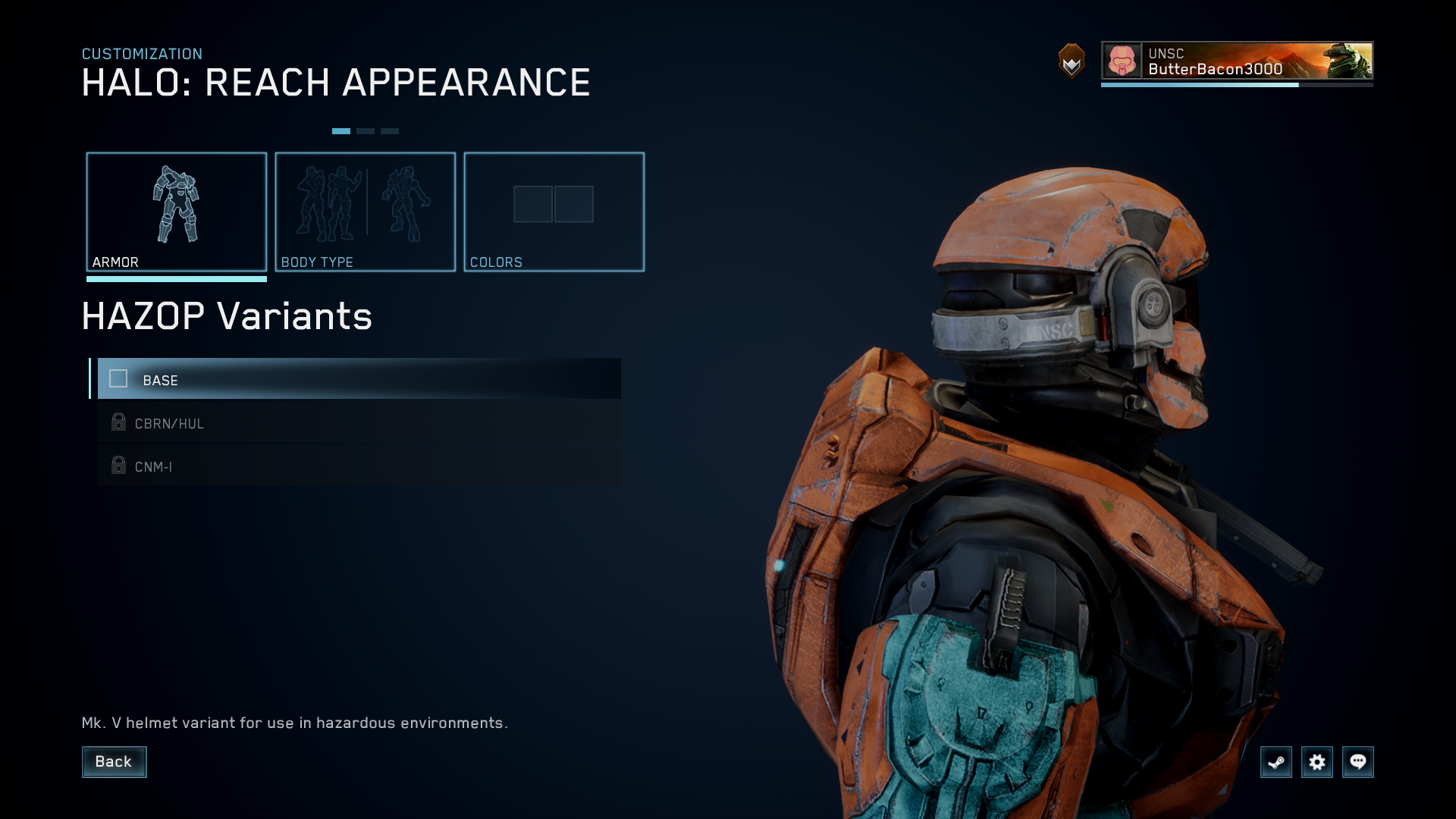Check the BASE variant checkbox
This screenshot has height=819, width=1456.
[x=118, y=379]
